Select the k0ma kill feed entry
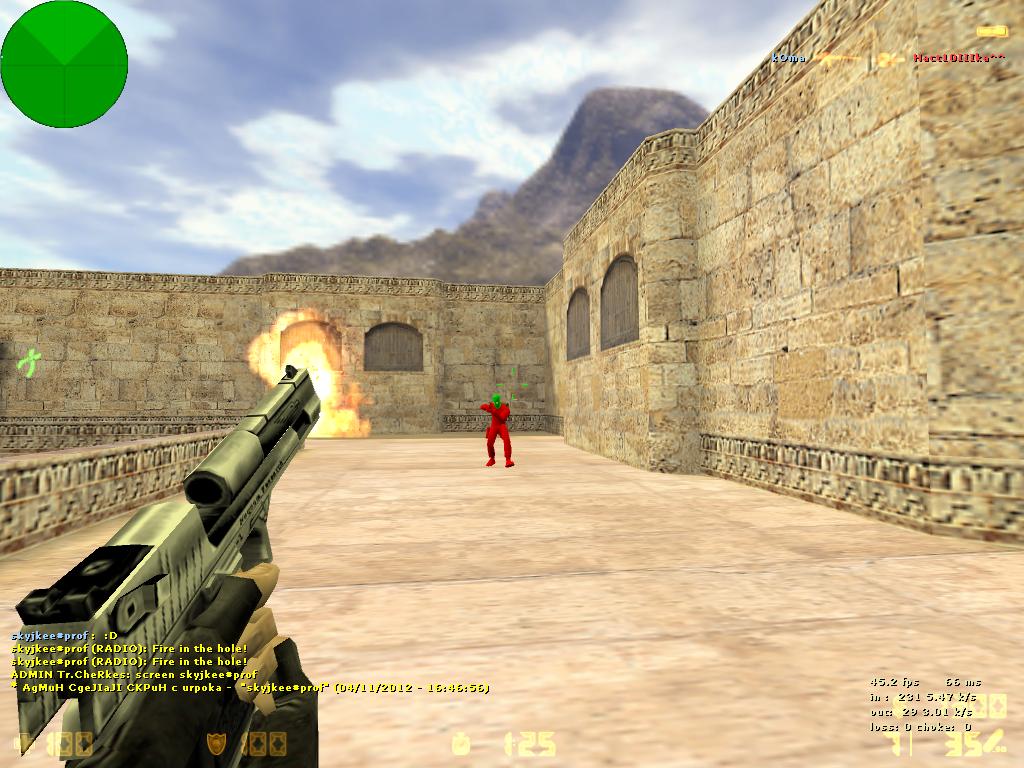 click(x=788, y=58)
